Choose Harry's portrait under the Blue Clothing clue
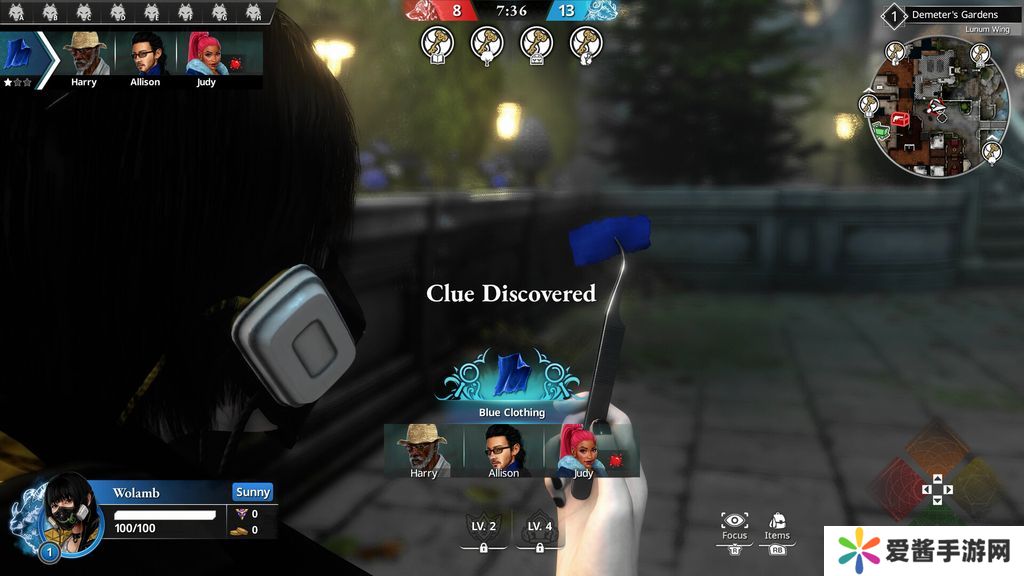Screen dimensions: 1024x576 pos(424,450)
